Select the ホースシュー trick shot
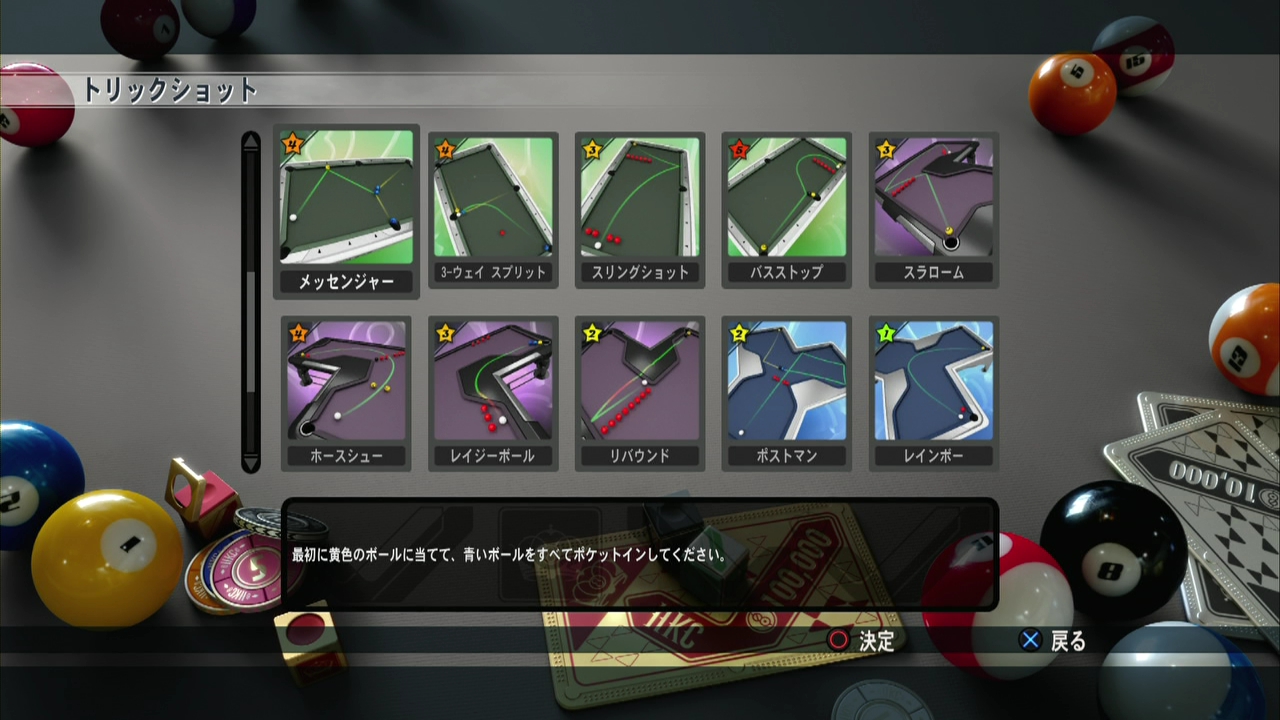This screenshot has height=720, width=1280. pos(345,385)
